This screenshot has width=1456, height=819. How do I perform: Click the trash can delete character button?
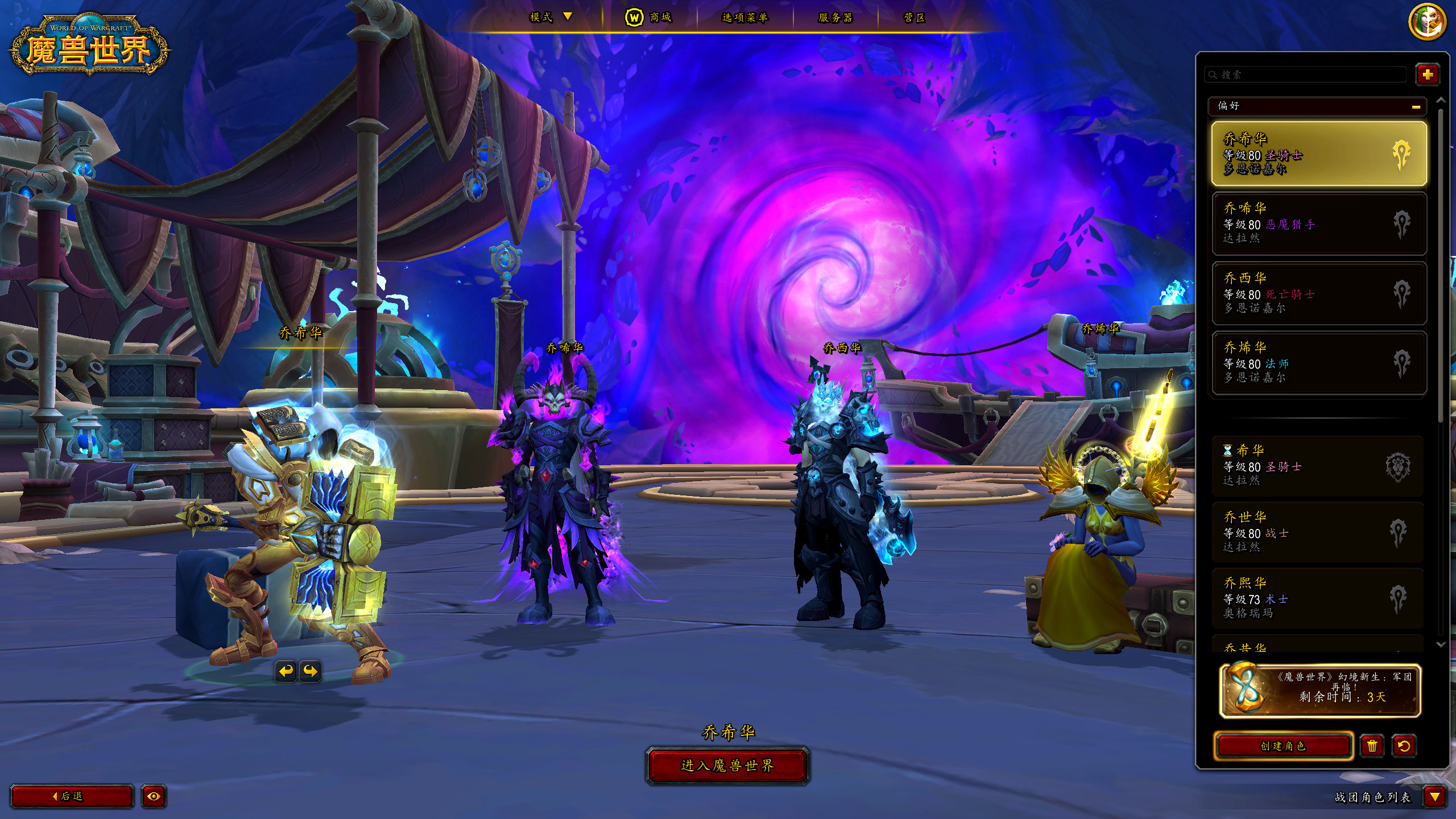point(1372,746)
